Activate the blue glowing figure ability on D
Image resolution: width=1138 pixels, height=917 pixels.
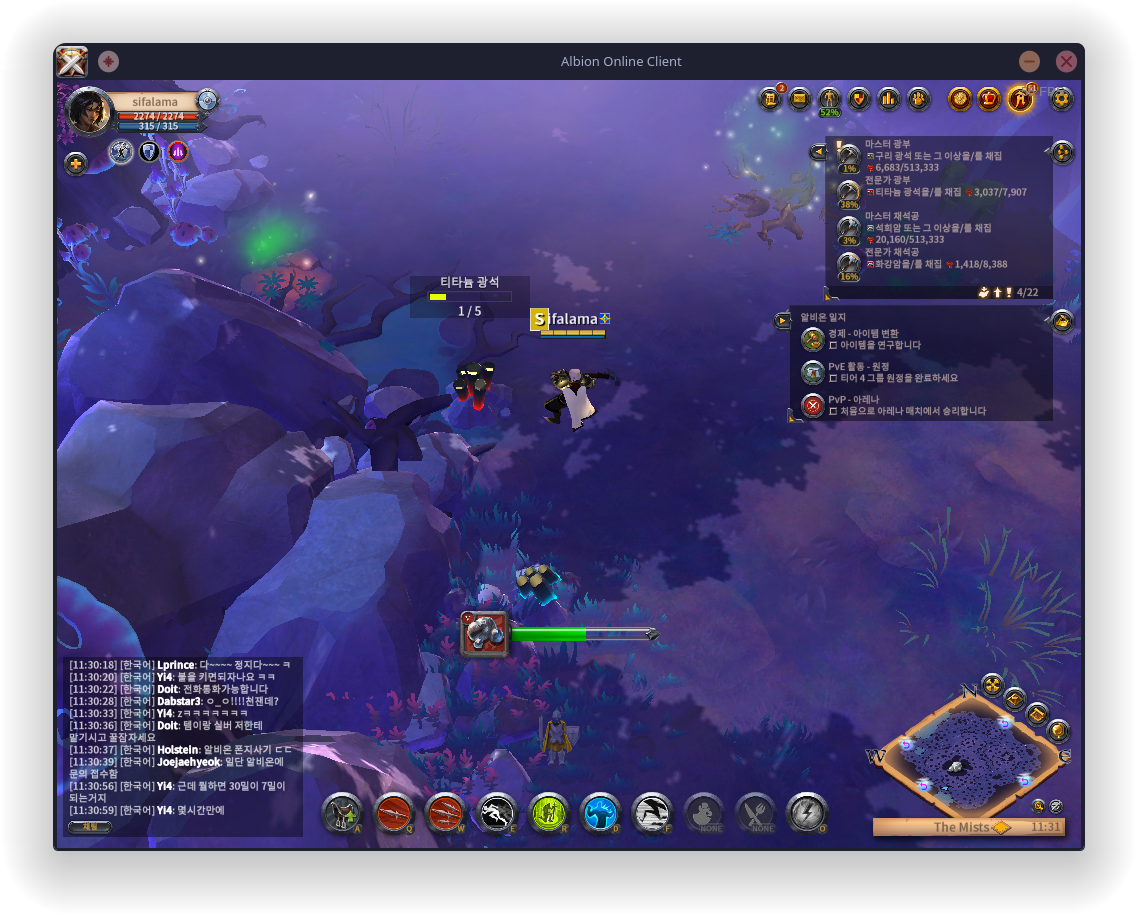click(600, 813)
